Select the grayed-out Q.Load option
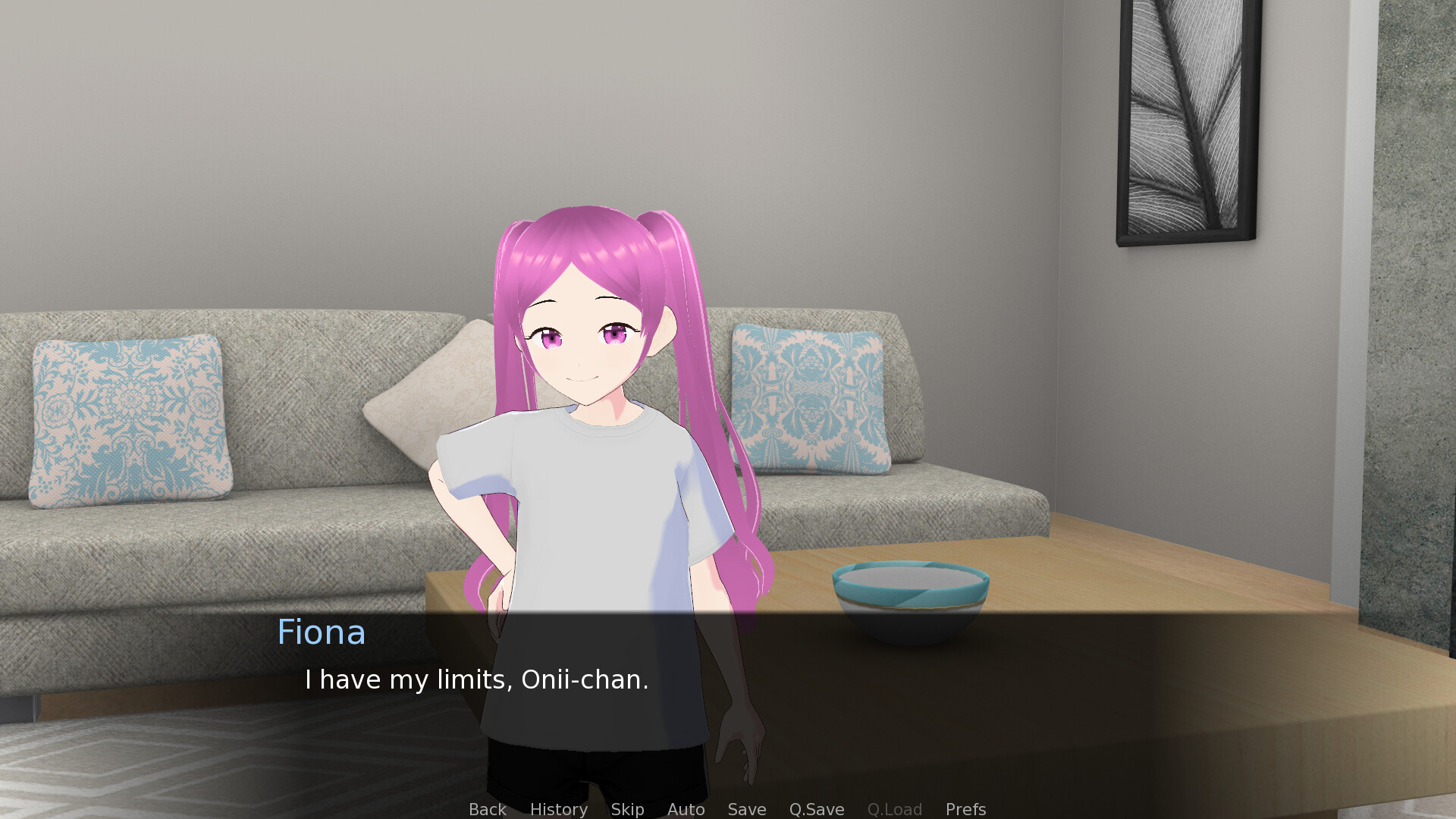The width and height of the screenshot is (1456, 819). (894, 809)
